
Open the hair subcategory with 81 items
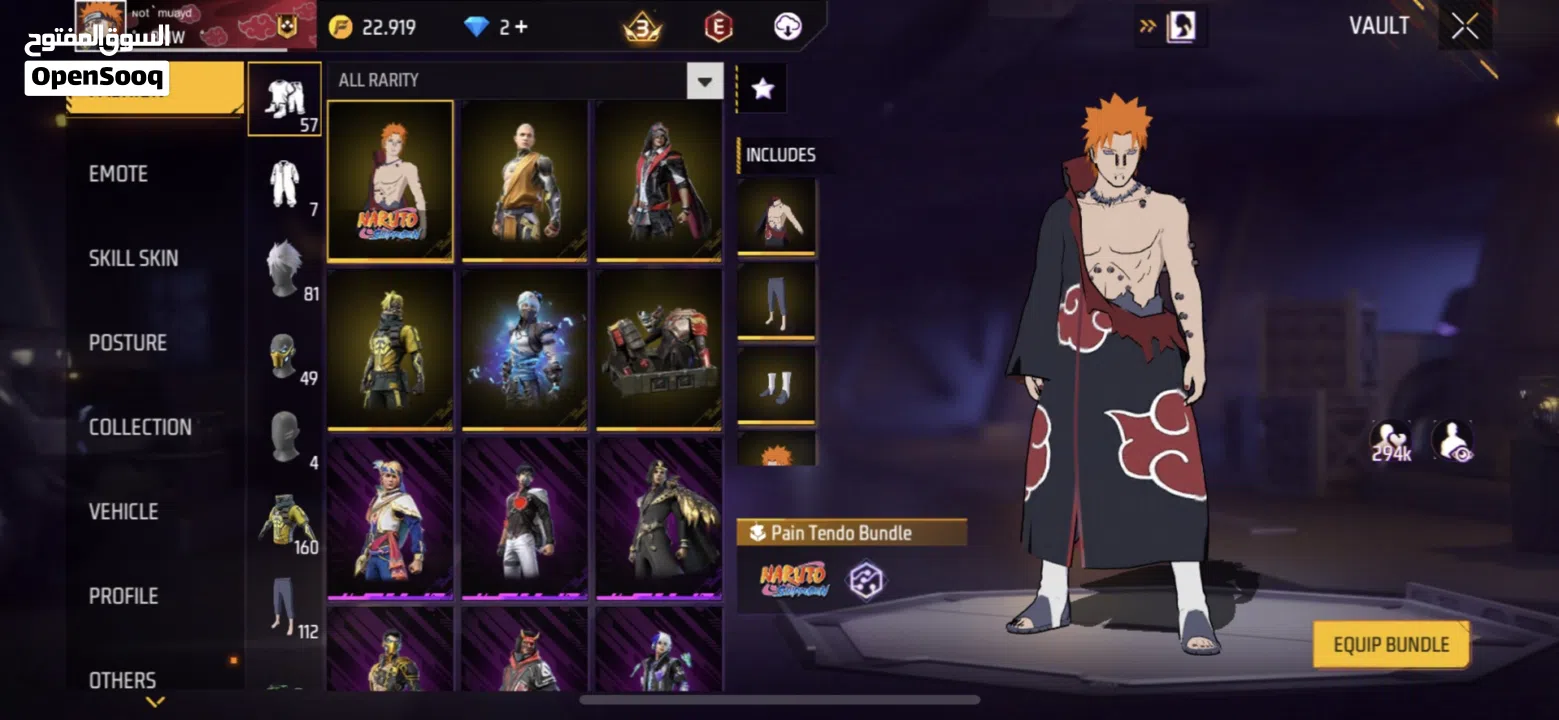284,270
